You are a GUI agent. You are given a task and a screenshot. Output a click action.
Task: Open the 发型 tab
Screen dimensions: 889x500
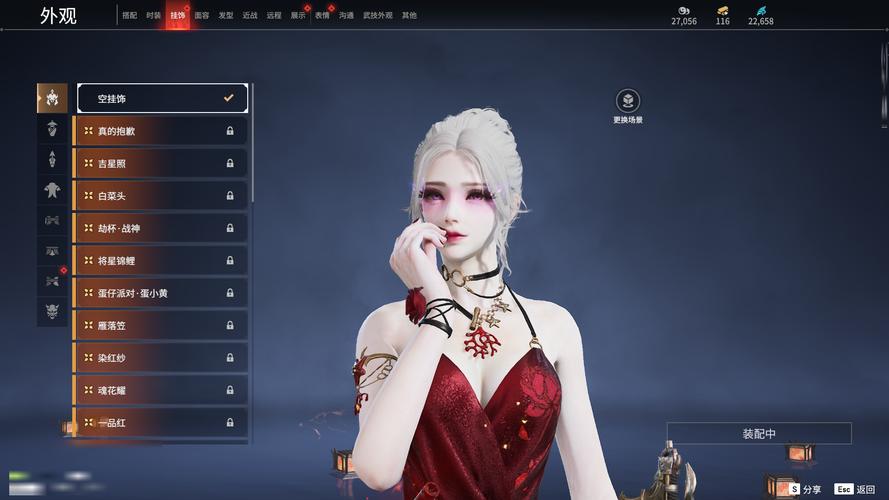click(226, 16)
